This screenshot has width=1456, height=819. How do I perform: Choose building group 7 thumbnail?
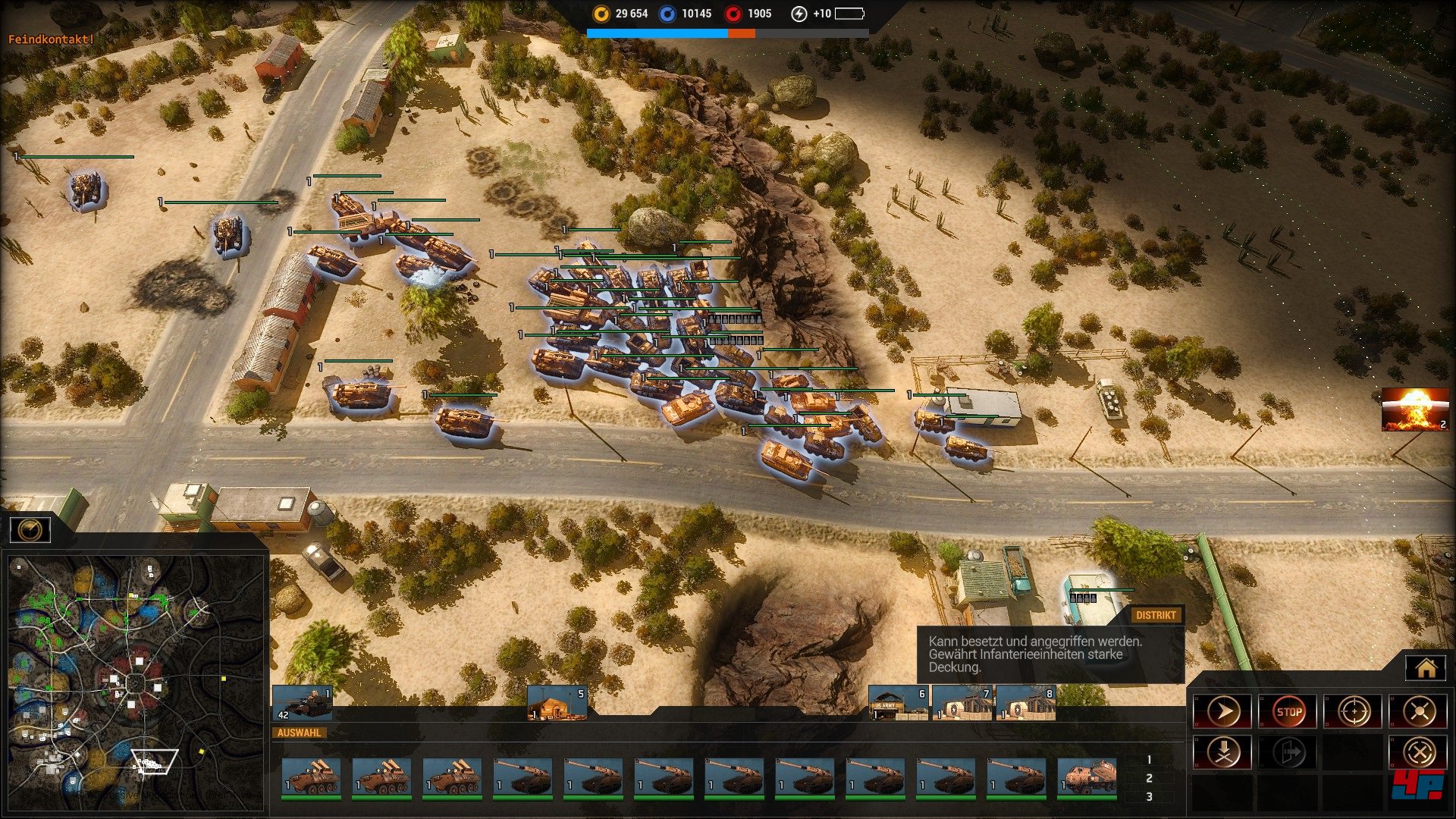click(x=962, y=703)
